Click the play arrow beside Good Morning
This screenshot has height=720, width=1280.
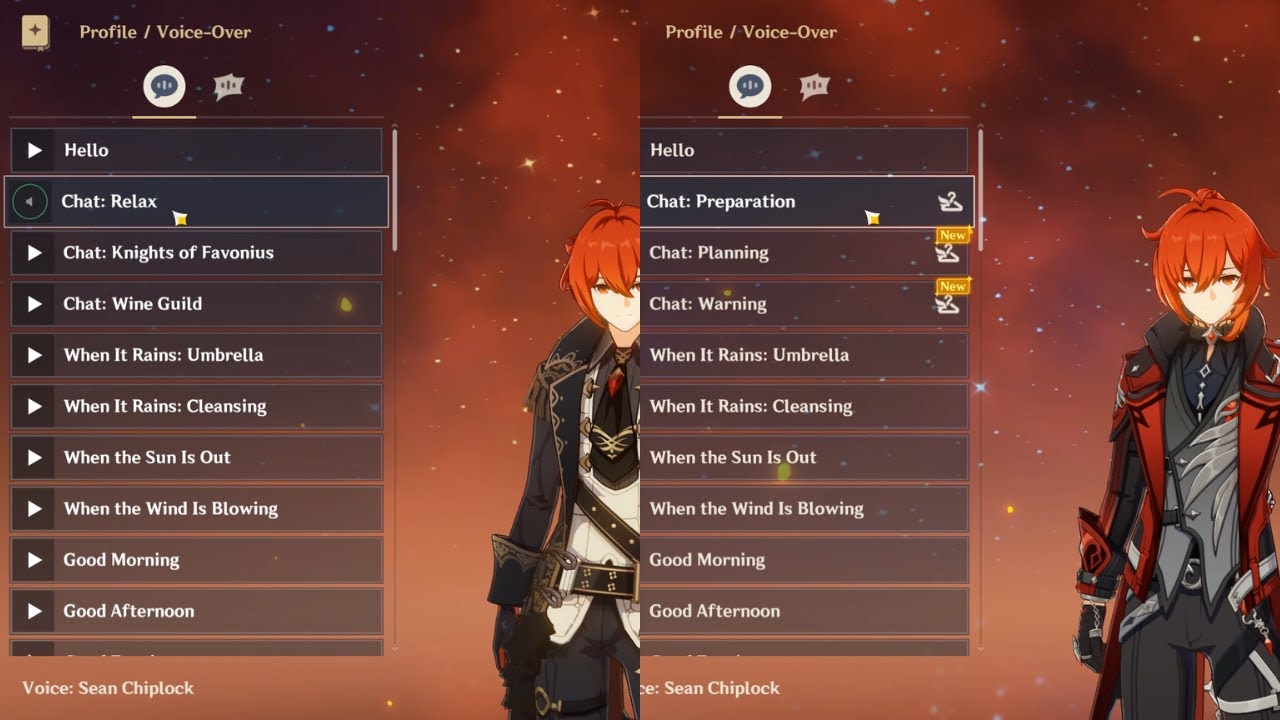[x=35, y=560]
